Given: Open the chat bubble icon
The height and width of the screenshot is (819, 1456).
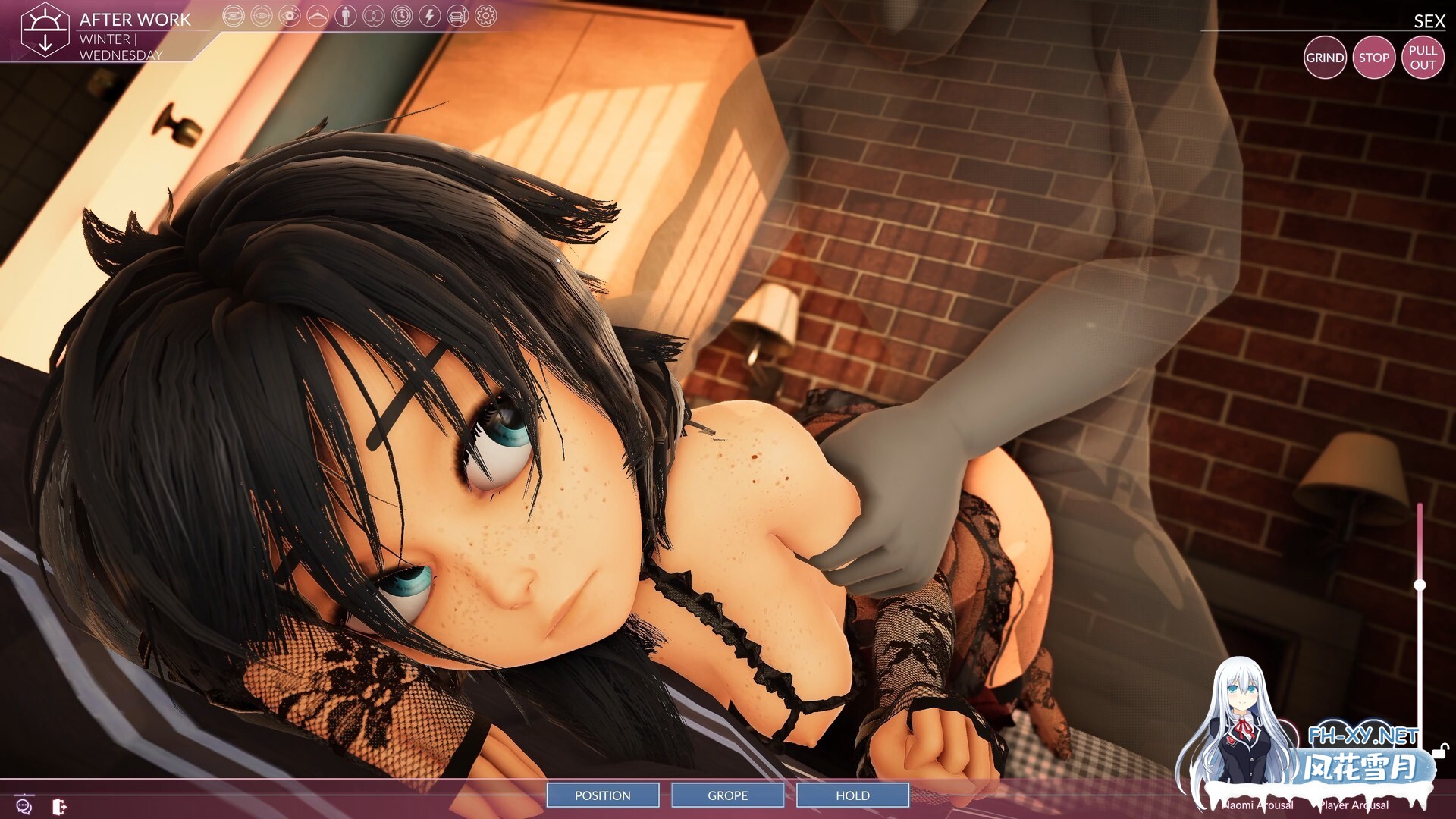Looking at the screenshot, I should point(23,806).
